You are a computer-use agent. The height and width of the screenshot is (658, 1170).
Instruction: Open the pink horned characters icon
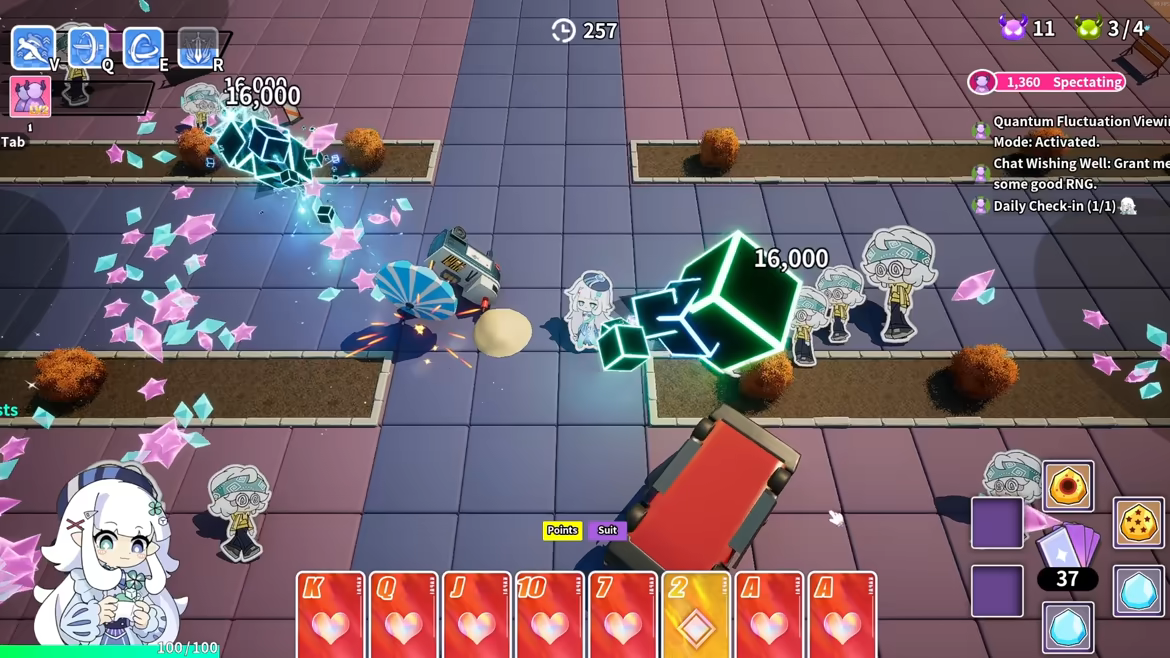(30, 97)
